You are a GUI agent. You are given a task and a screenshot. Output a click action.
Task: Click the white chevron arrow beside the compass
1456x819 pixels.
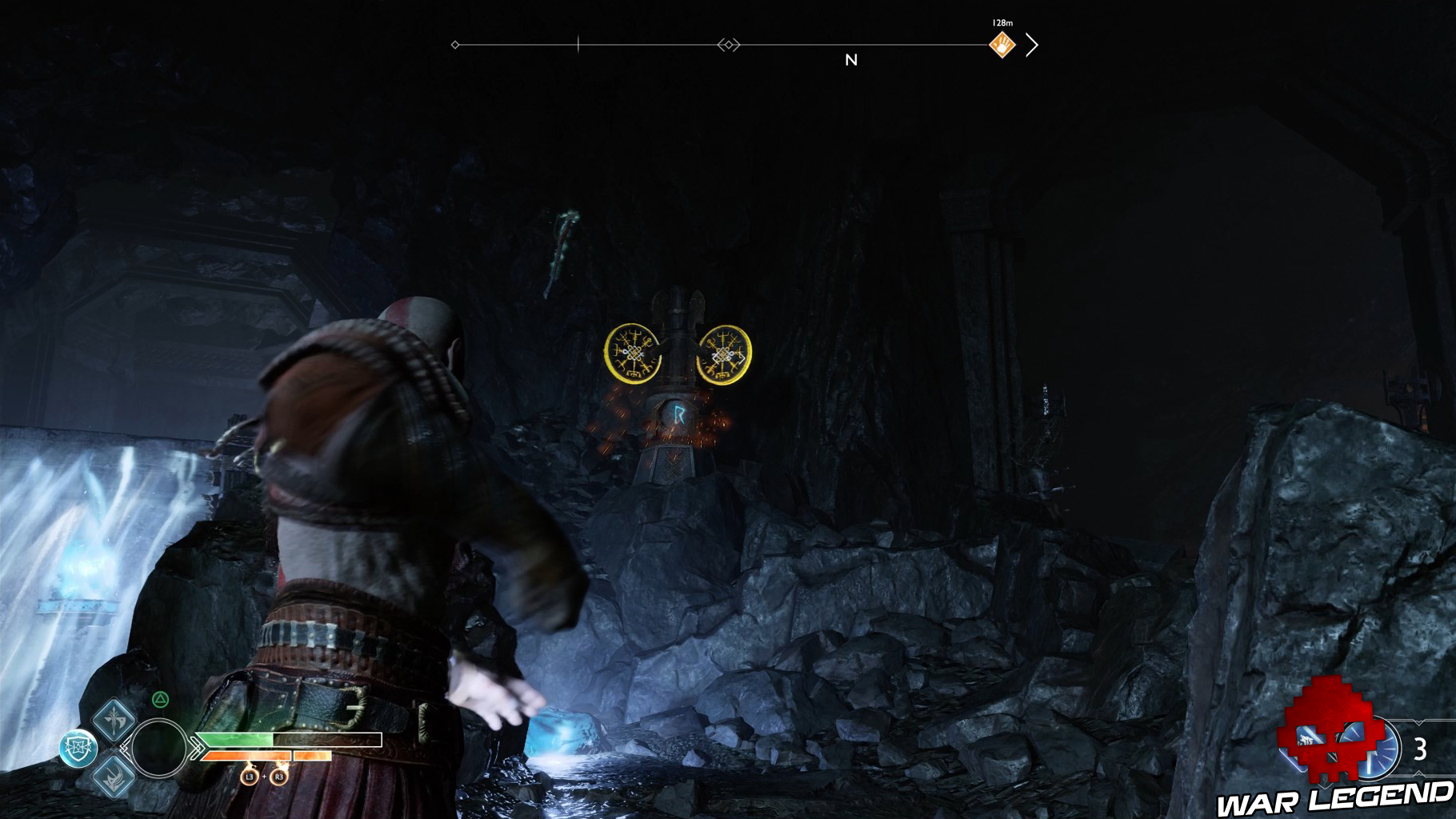pyautogui.click(x=1032, y=46)
